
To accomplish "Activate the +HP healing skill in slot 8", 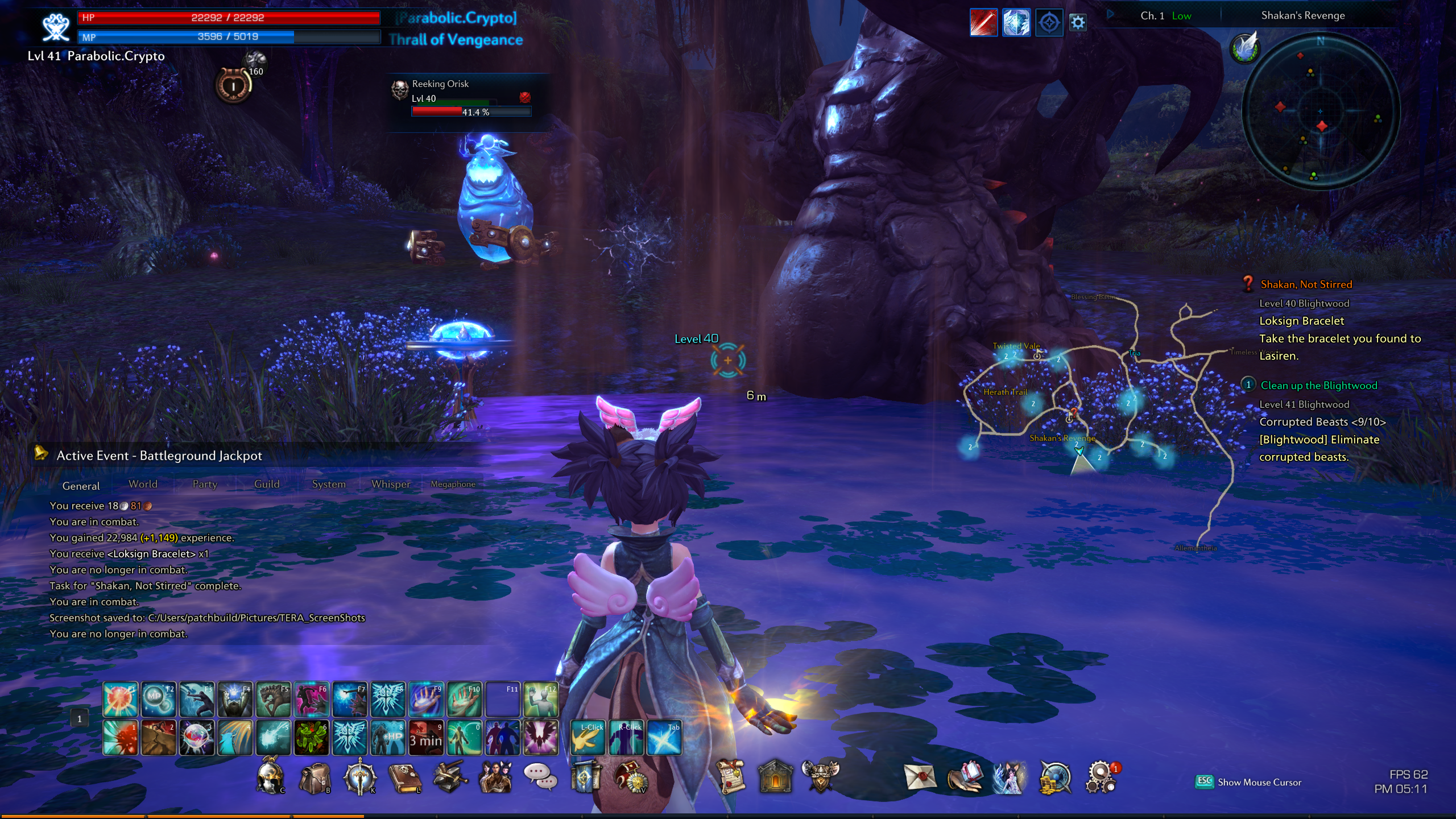I will pyautogui.click(x=388, y=738).
